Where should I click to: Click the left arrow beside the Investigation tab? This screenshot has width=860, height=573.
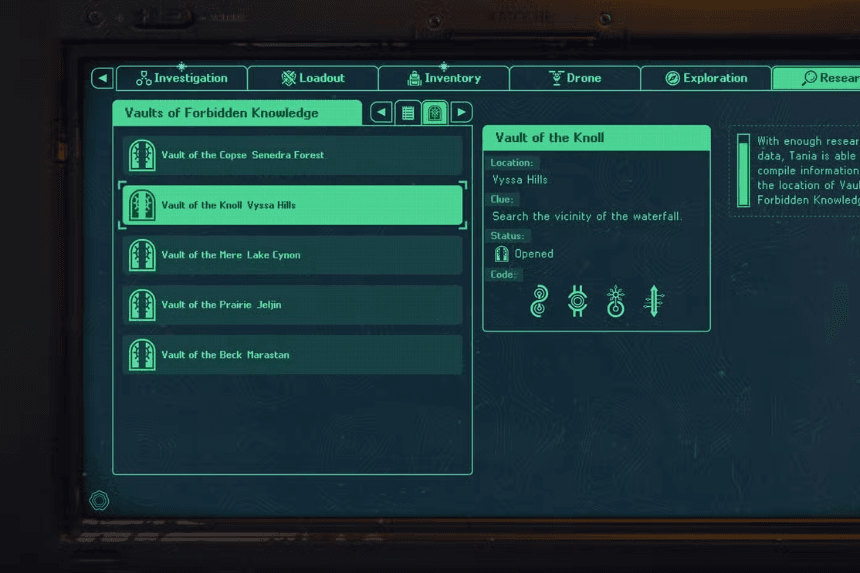click(x=102, y=78)
